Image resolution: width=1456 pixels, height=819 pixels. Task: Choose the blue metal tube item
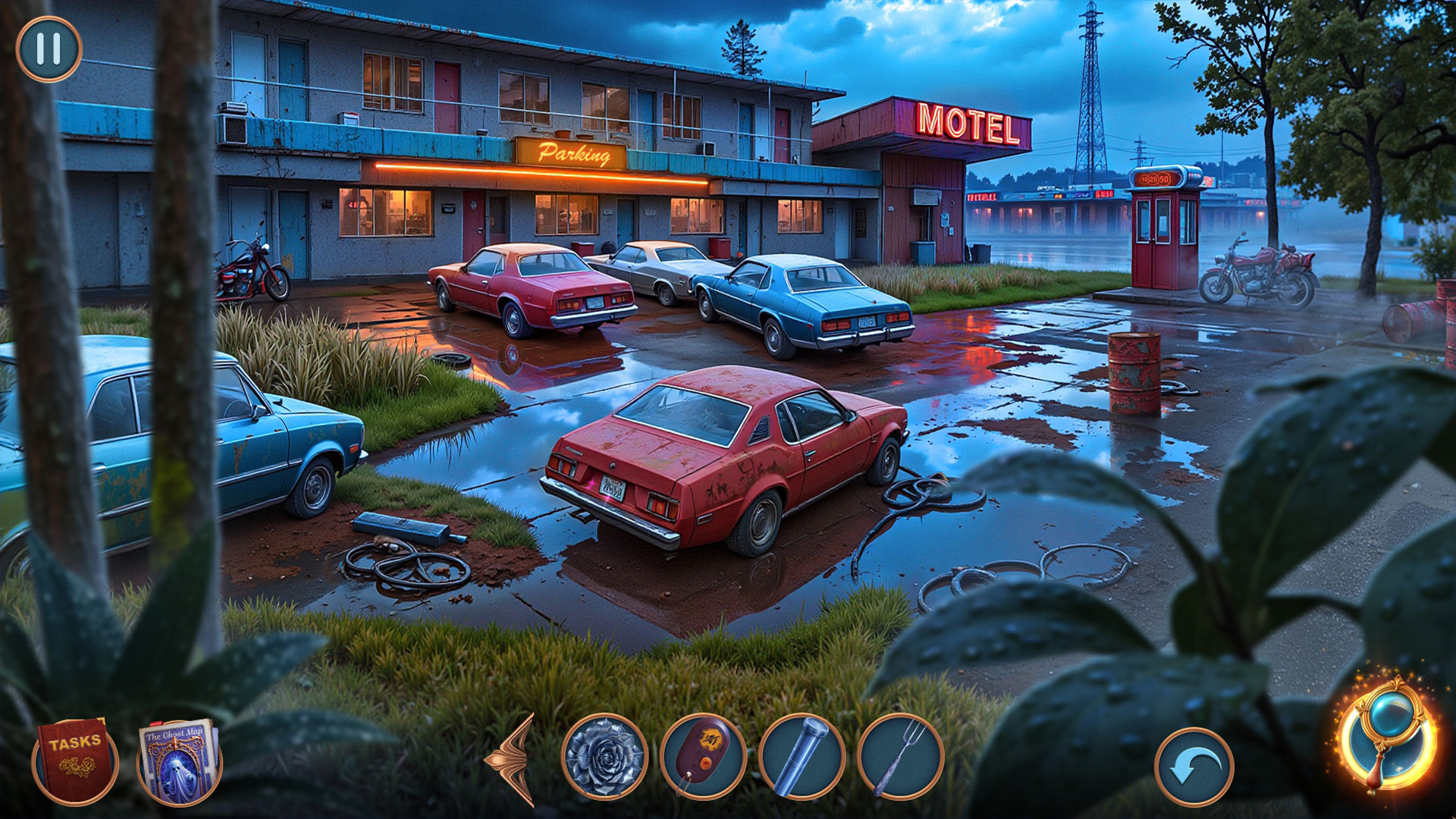coord(802,757)
